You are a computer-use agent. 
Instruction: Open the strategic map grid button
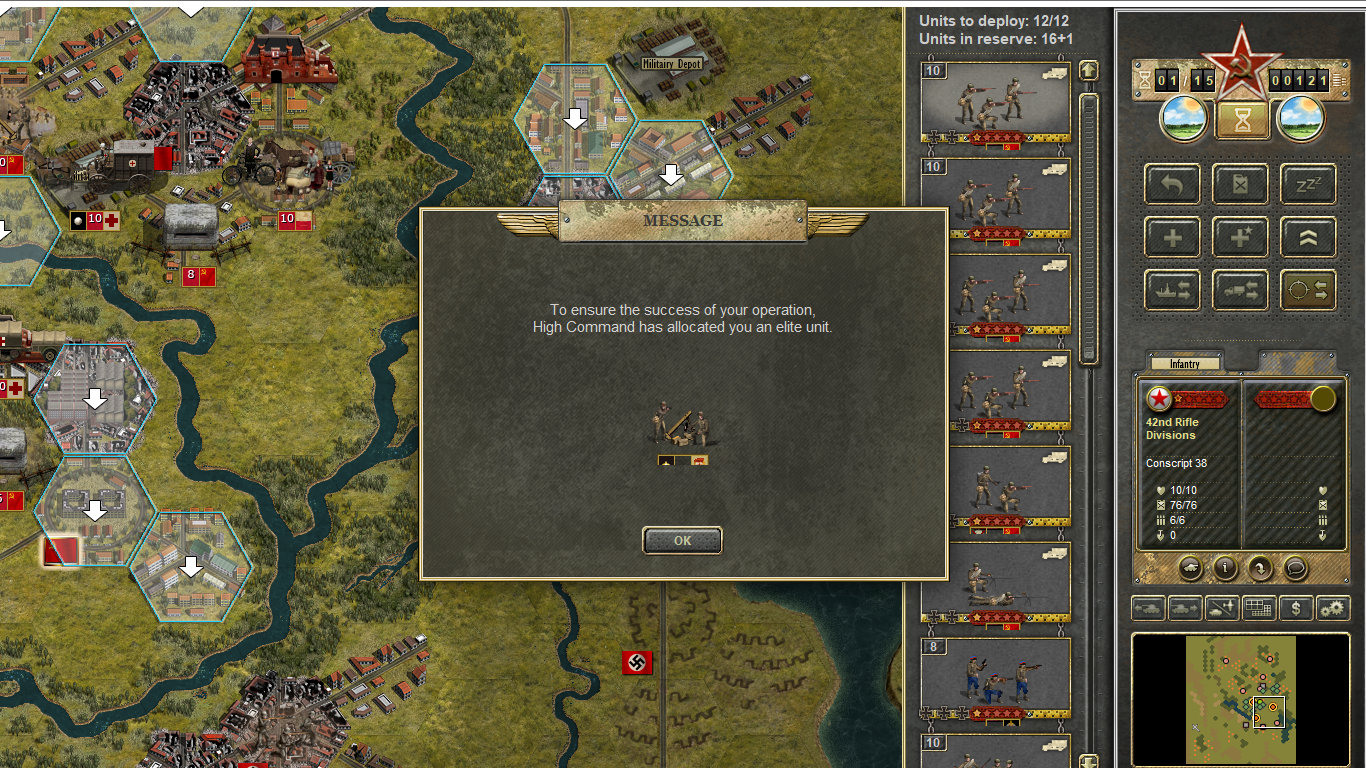(1260, 607)
